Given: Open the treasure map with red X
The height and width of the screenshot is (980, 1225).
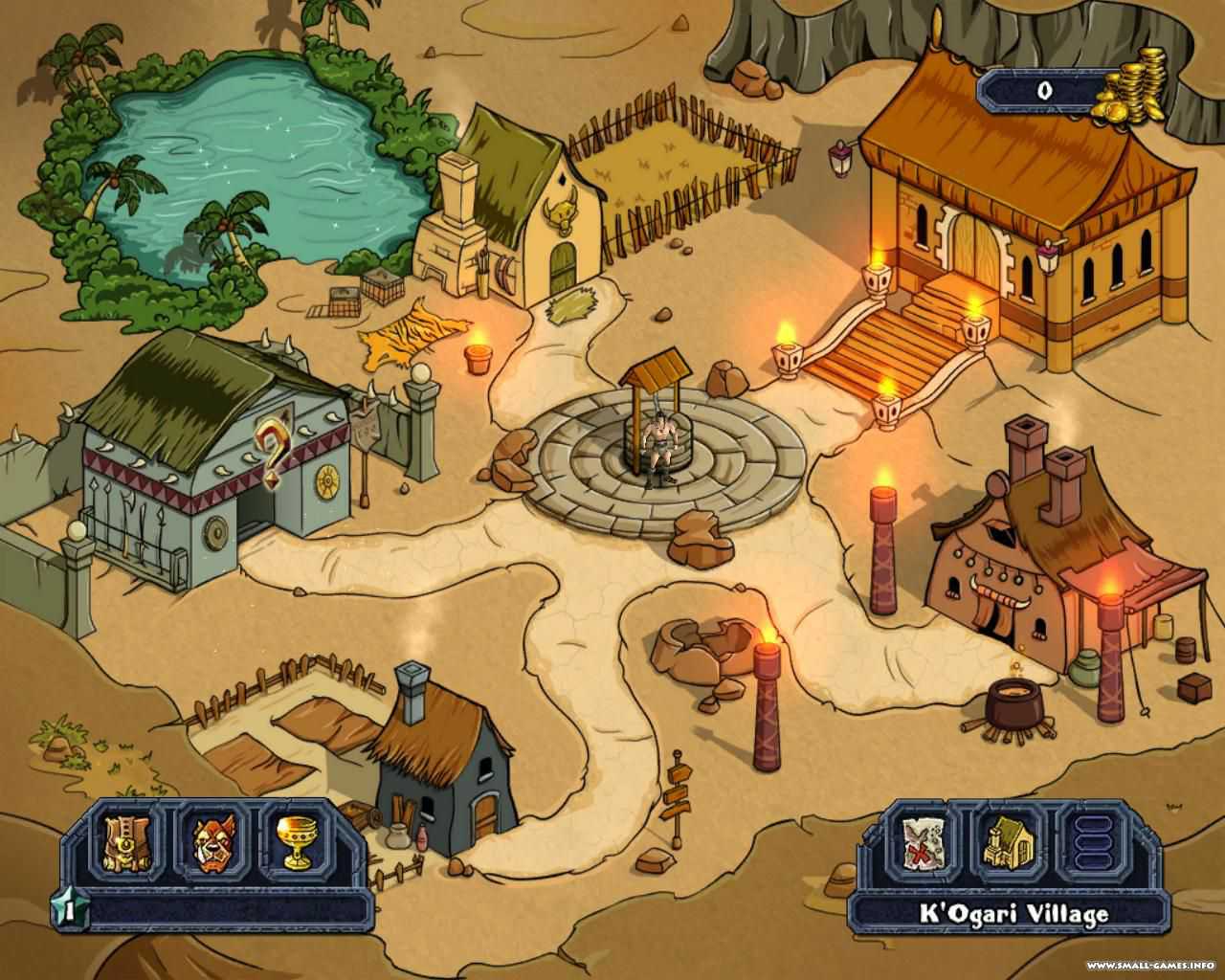Looking at the screenshot, I should (x=924, y=842).
